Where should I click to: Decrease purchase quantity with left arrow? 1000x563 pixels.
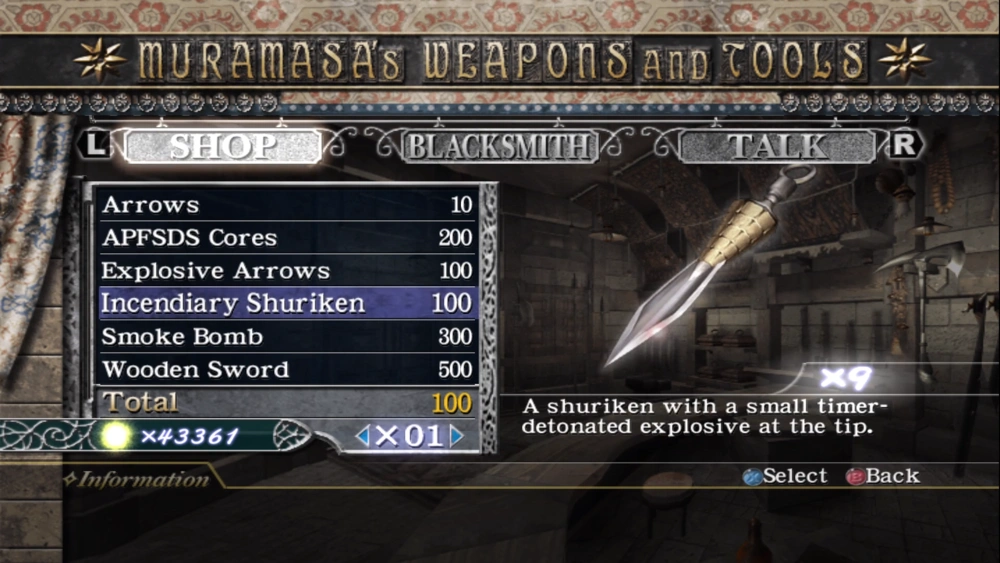[363, 436]
